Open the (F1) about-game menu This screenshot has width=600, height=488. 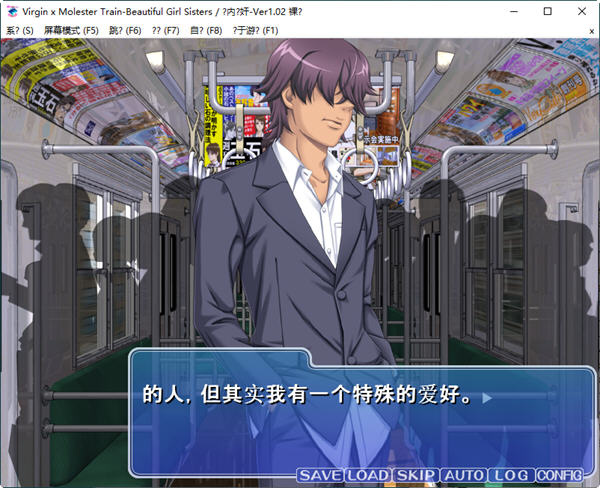click(x=255, y=31)
